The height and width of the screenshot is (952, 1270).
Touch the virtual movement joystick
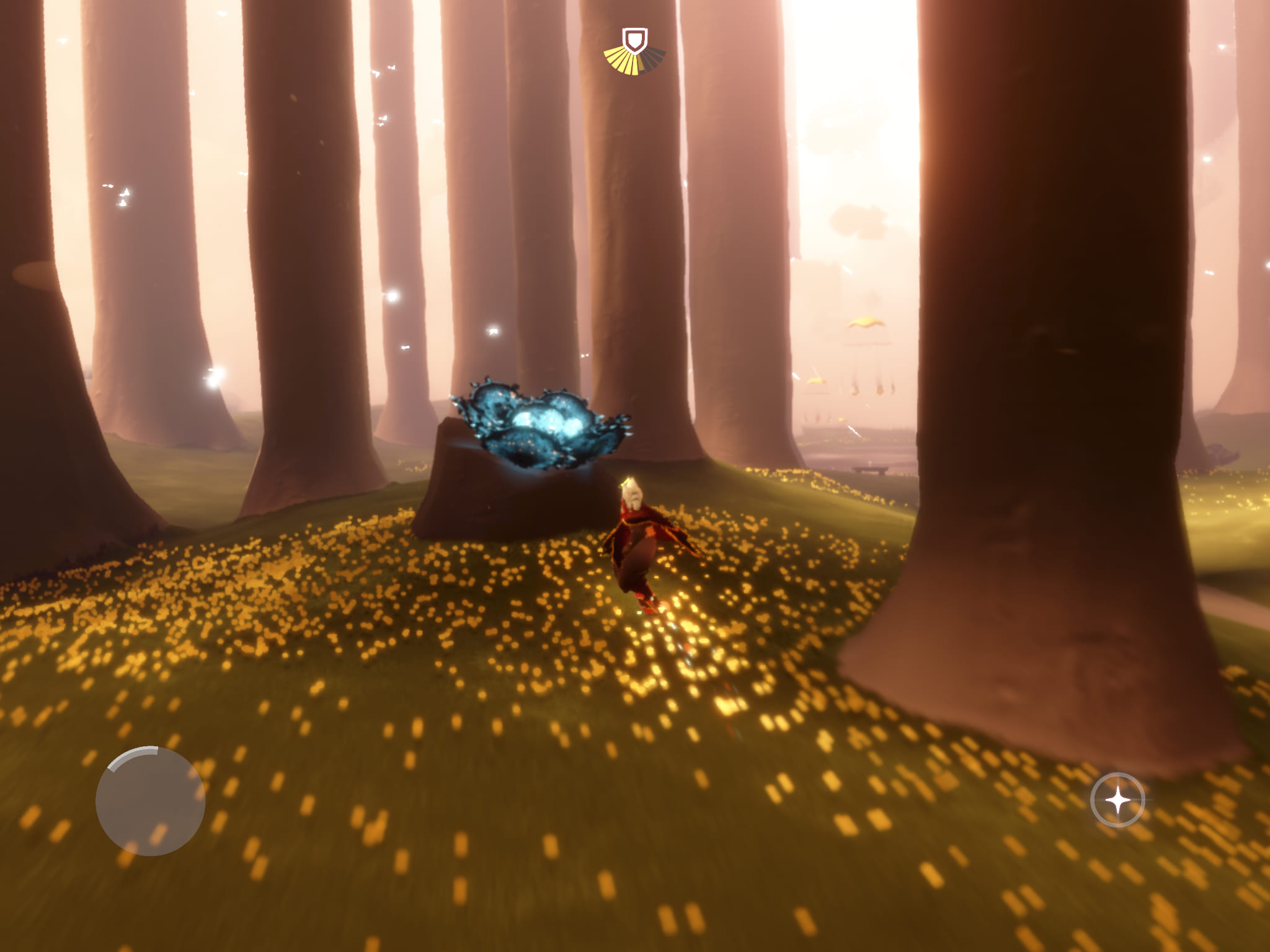(150, 801)
